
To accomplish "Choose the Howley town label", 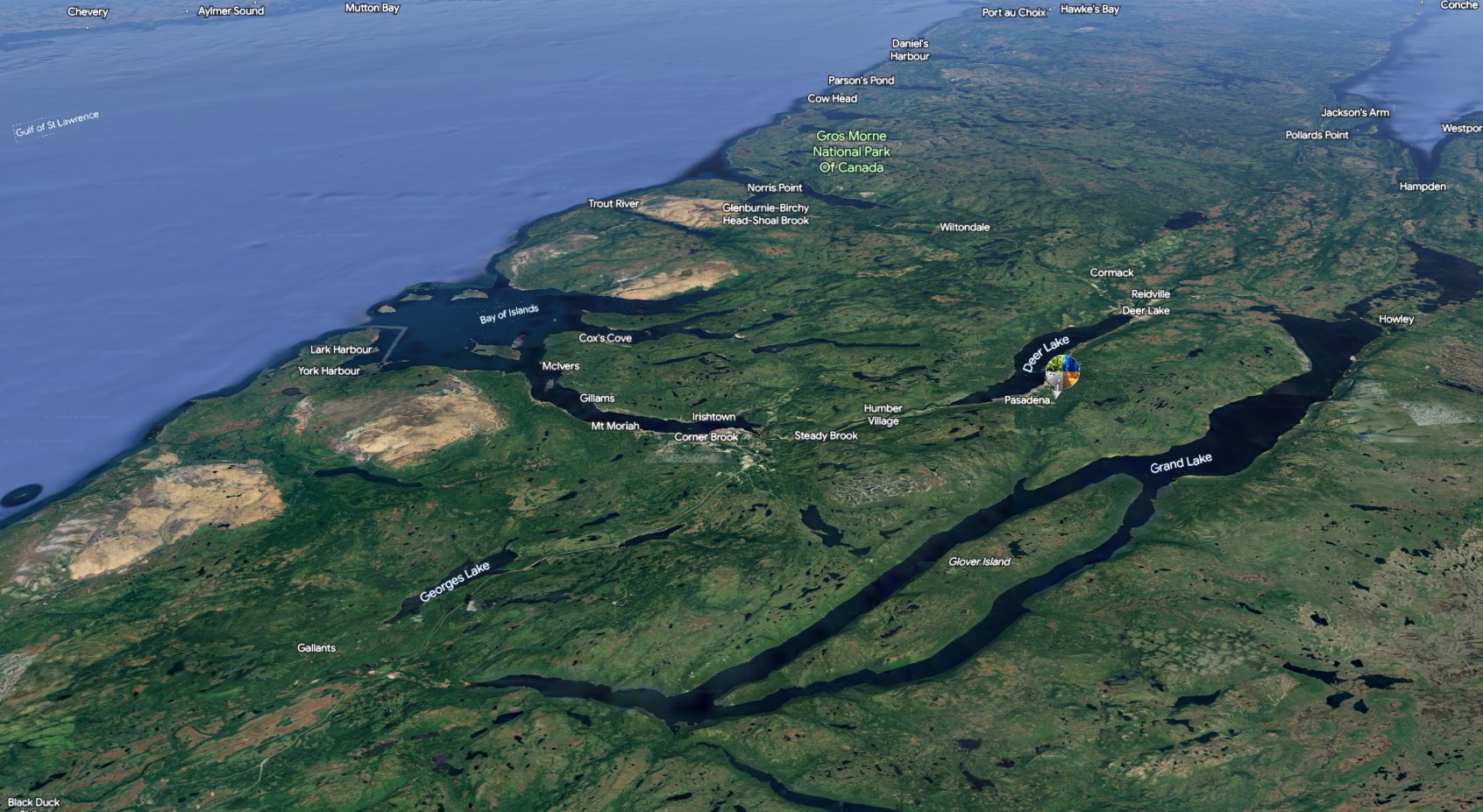I will coord(1395,320).
